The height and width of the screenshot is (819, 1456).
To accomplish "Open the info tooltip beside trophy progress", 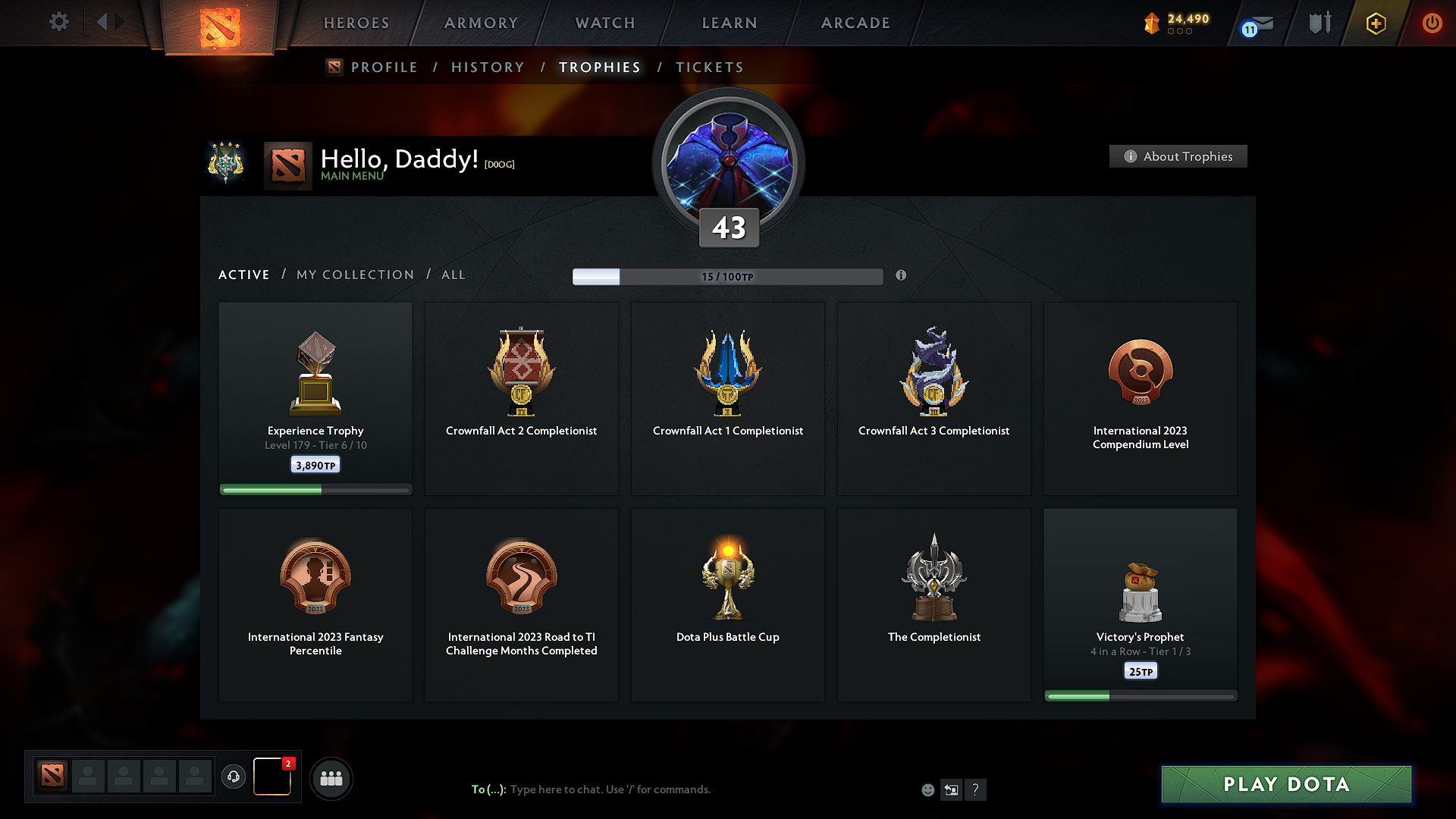I will pos(902,276).
